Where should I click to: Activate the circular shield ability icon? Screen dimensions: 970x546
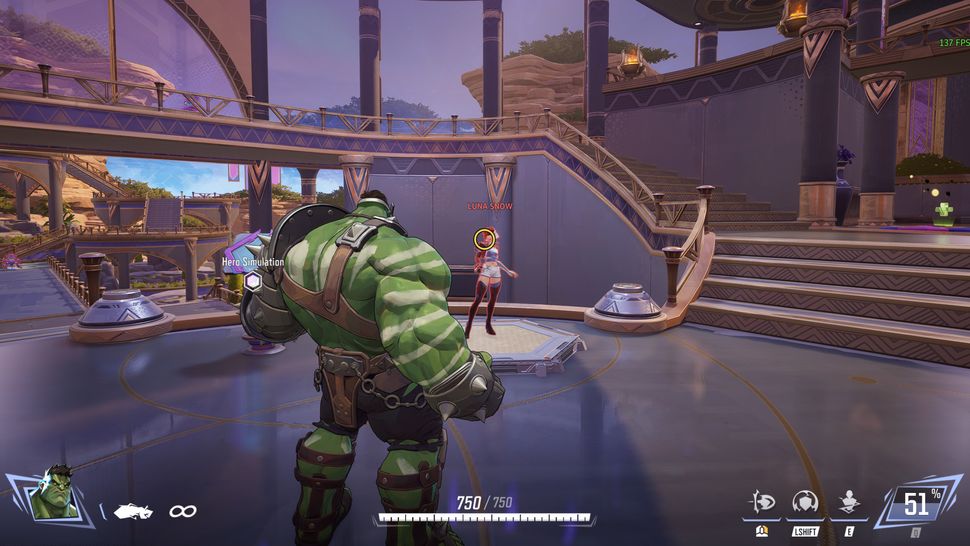805,502
